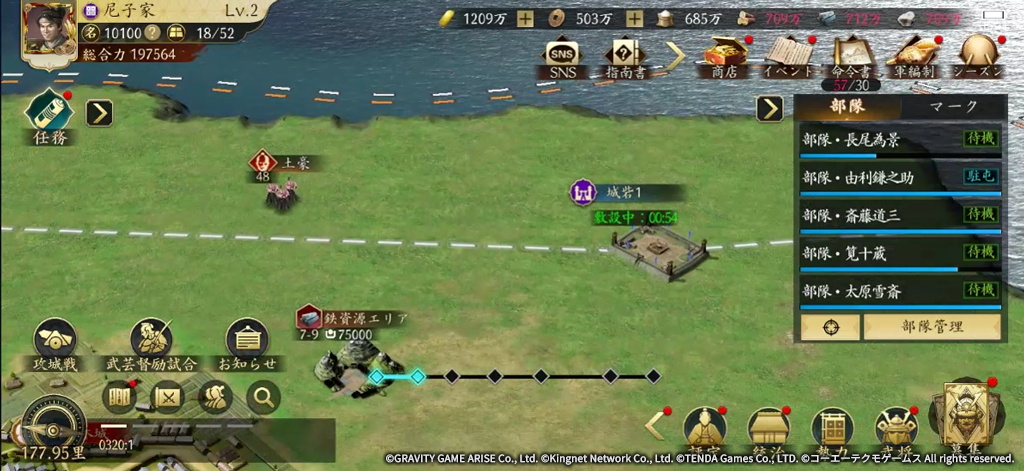Open 武芸督励試合 martial arts match
Viewport: 1024px width, 471px height.
pos(151,344)
